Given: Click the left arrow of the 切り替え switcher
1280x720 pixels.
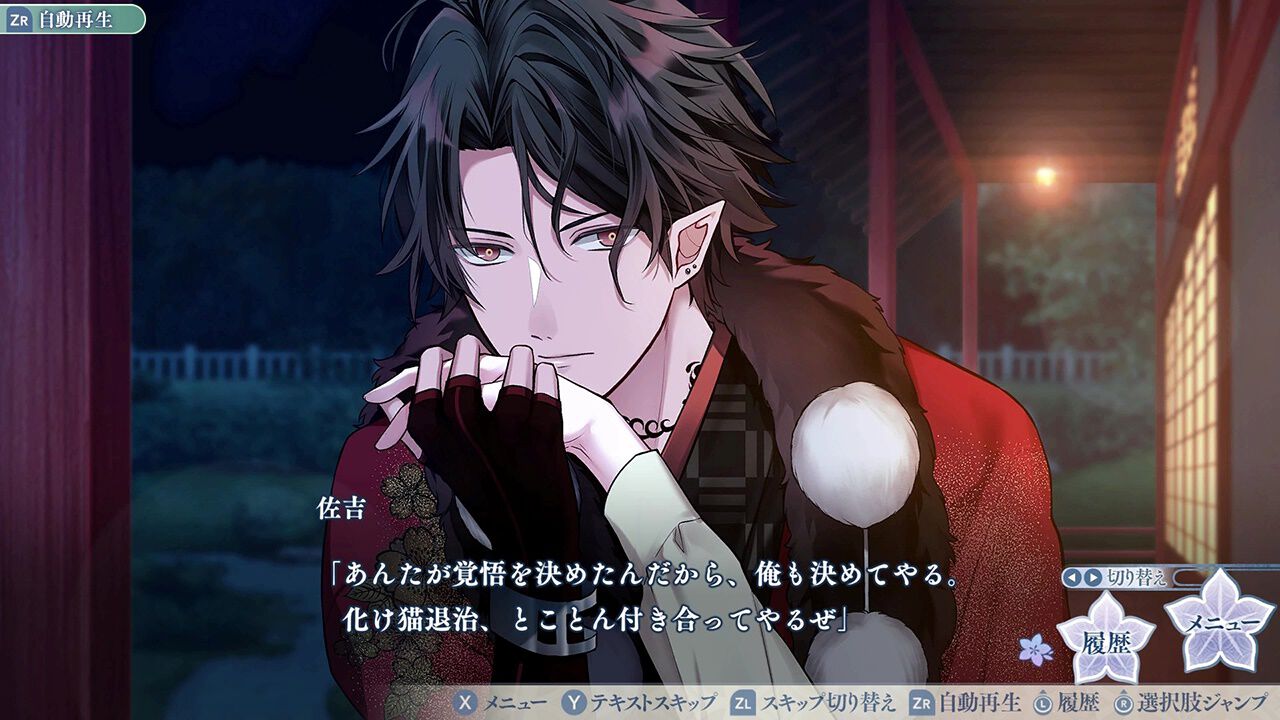Looking at the screenshot, I should pos(1072,577).
